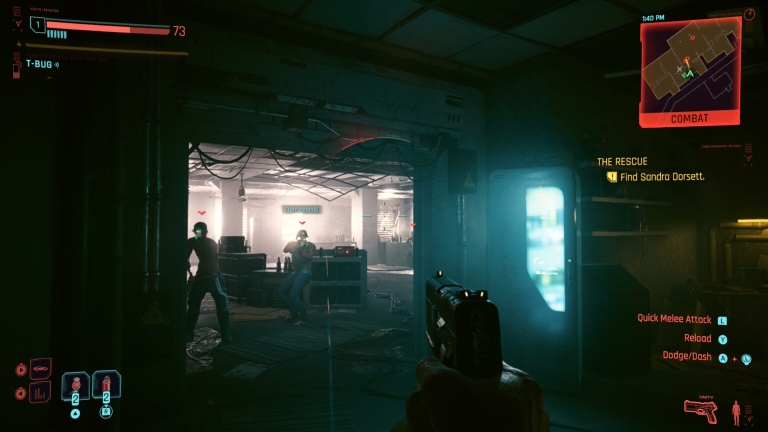Viewport: 768px width, 432px height.
Task: Open the combat minimap
Action: (x=690, y=63)
